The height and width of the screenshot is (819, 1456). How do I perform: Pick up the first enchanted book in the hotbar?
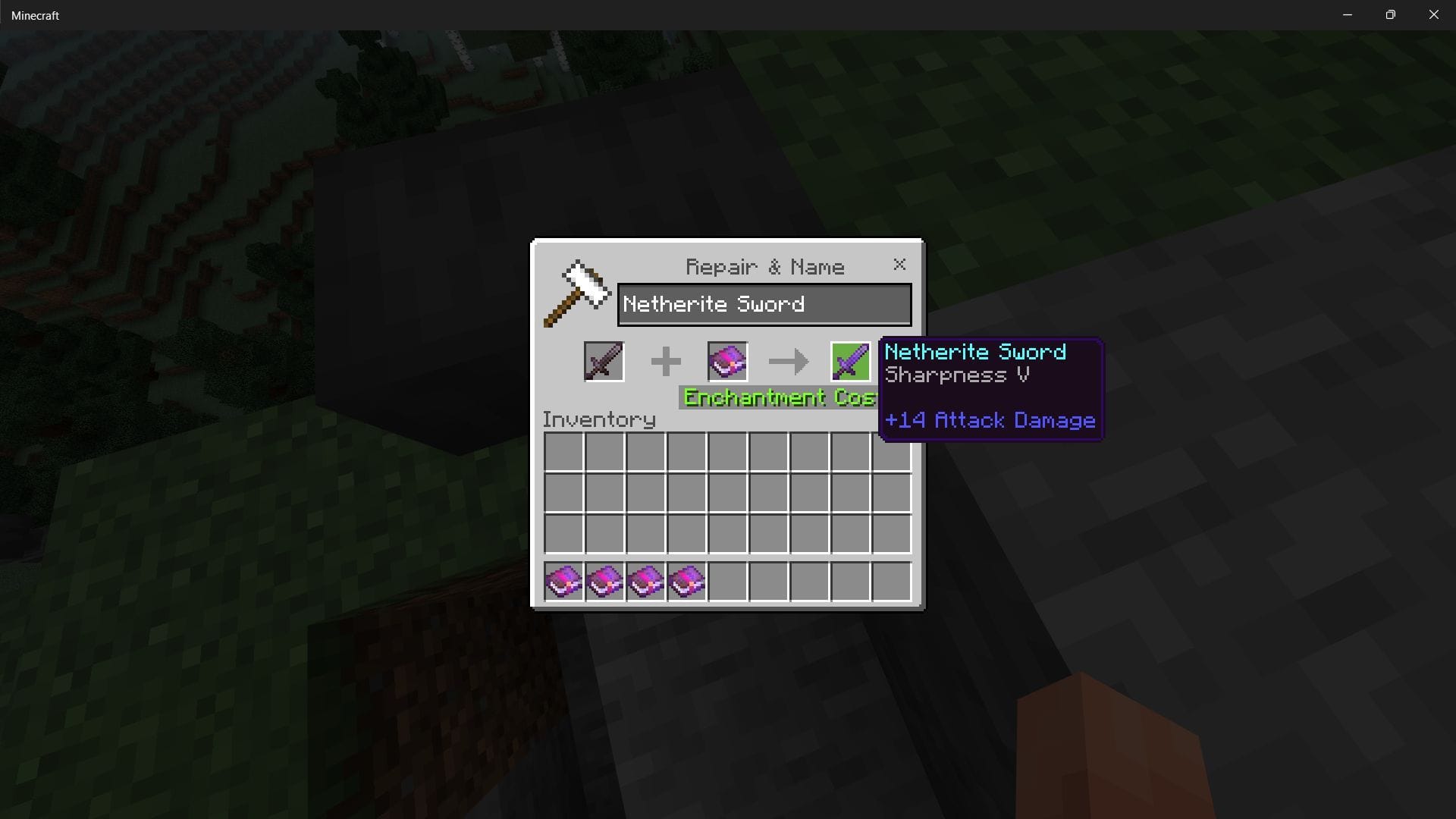tap(563, 581)
